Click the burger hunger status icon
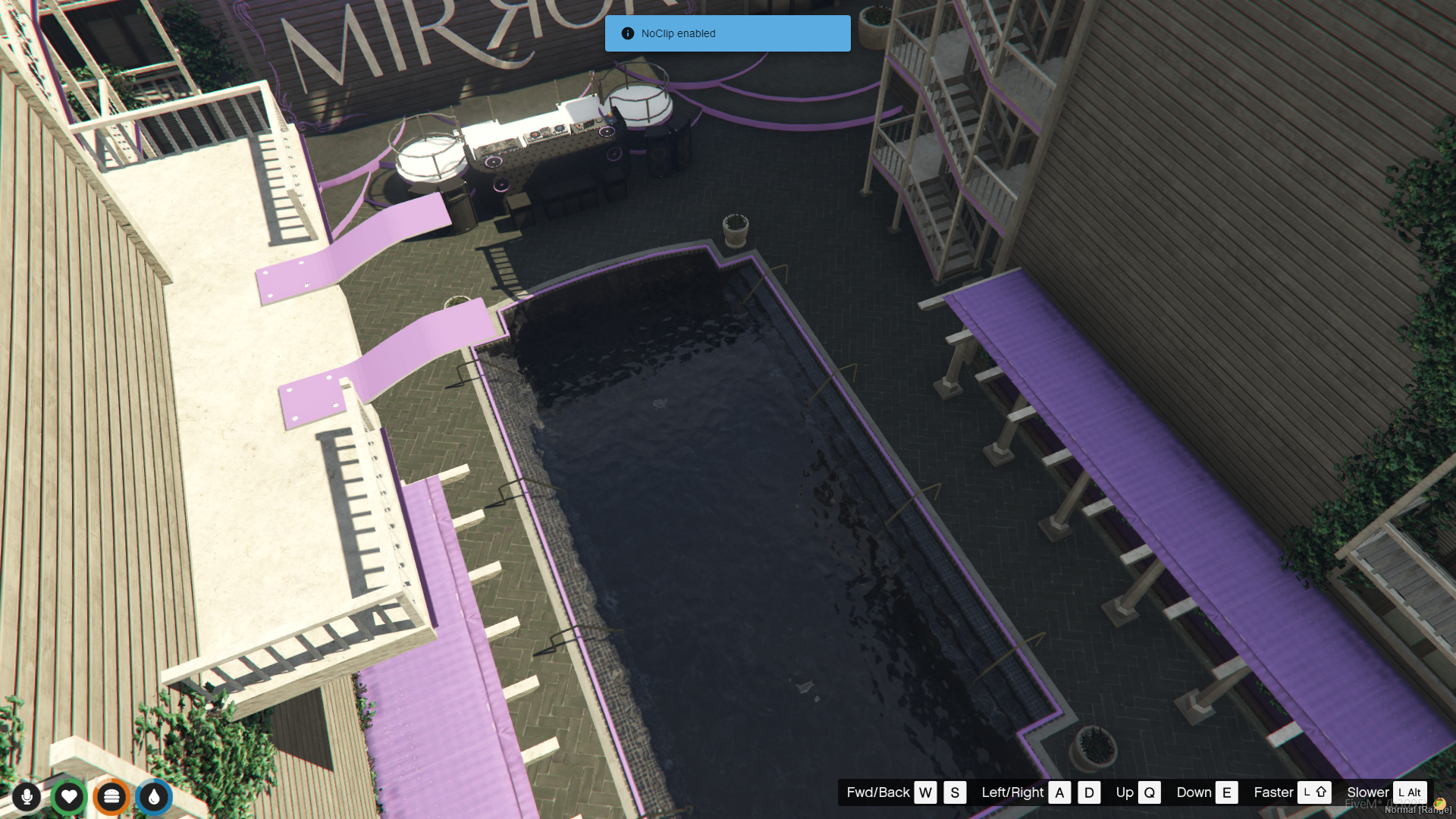This screenshot has height=819, width=1456. [111, 797]
